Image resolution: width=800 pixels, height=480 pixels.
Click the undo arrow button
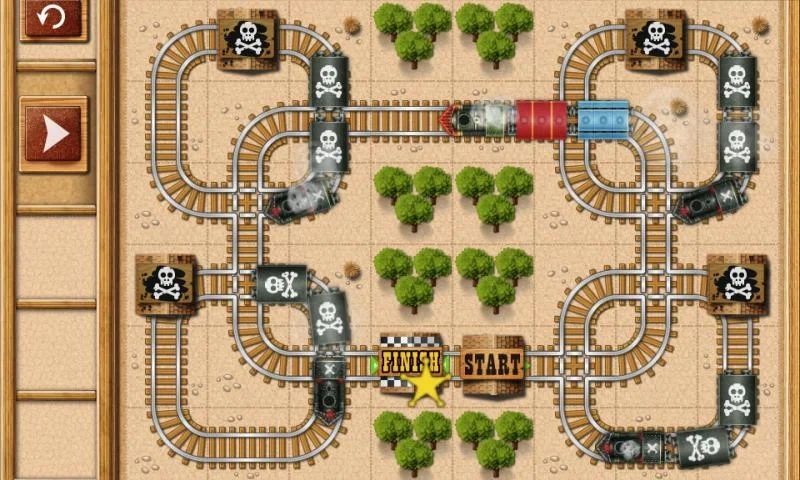(x=52, y=16)
